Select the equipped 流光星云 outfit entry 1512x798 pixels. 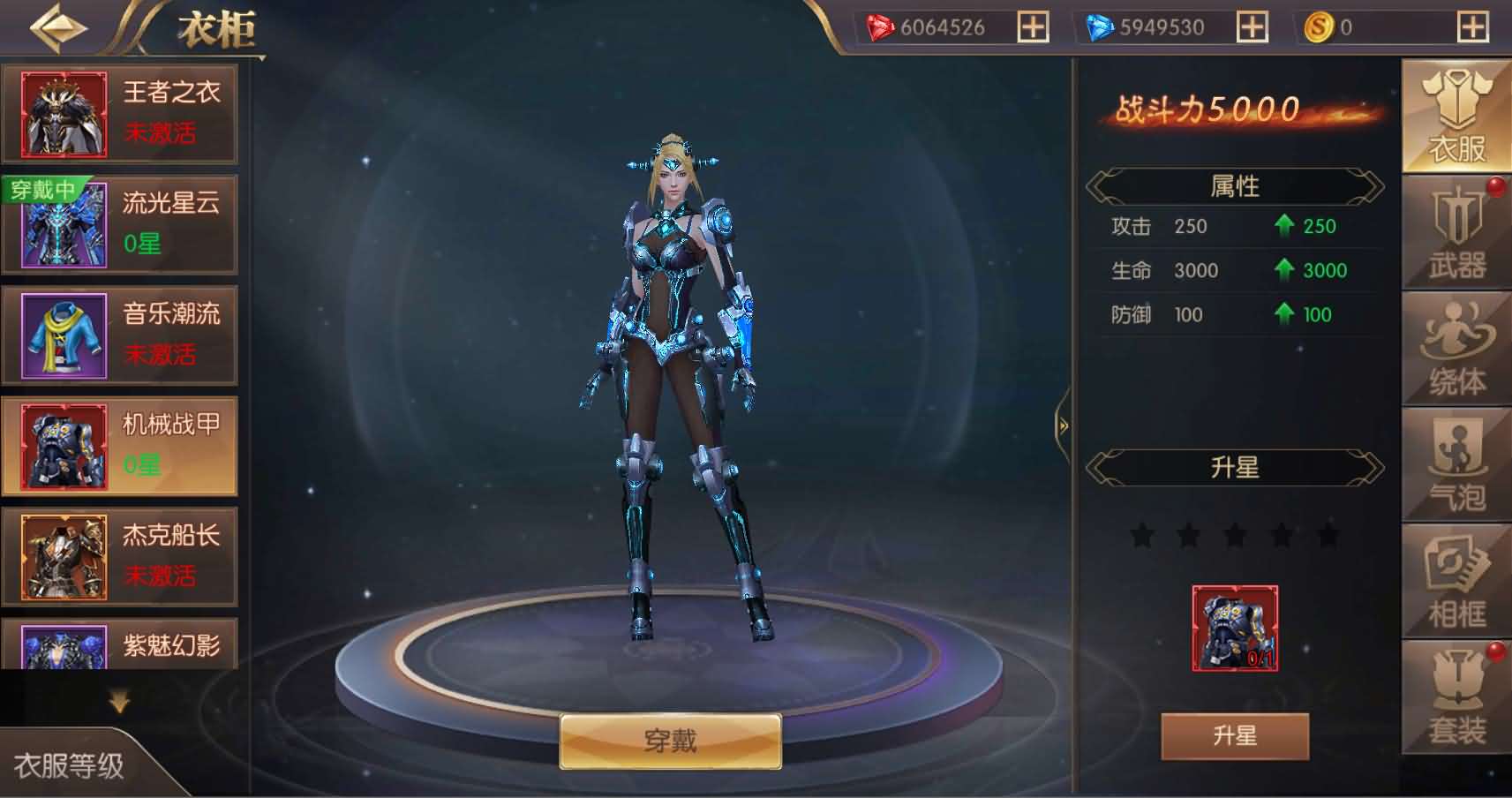(x=121, y=224)
